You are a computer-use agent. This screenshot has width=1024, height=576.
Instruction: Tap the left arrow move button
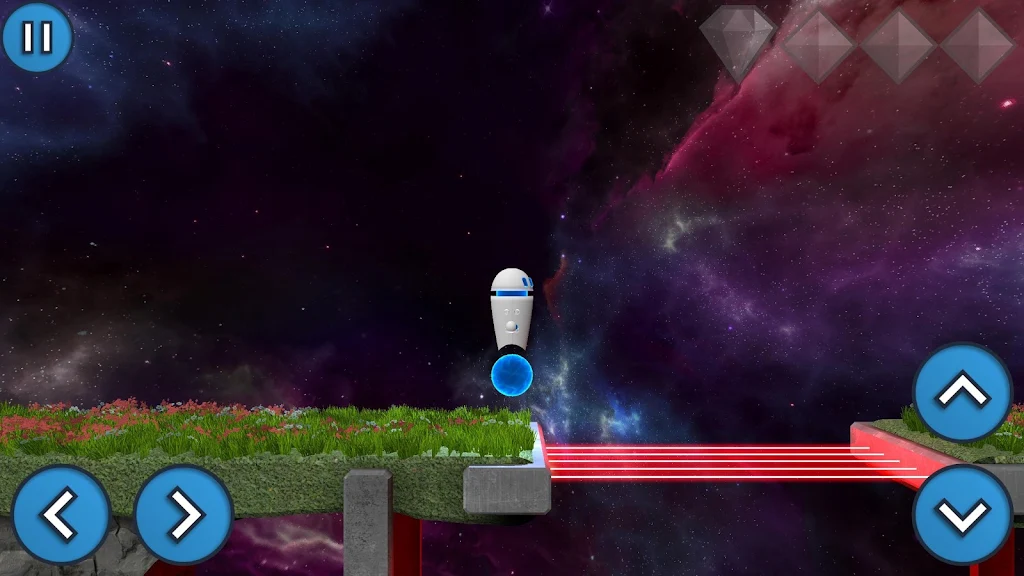click(x=61, y=514)
